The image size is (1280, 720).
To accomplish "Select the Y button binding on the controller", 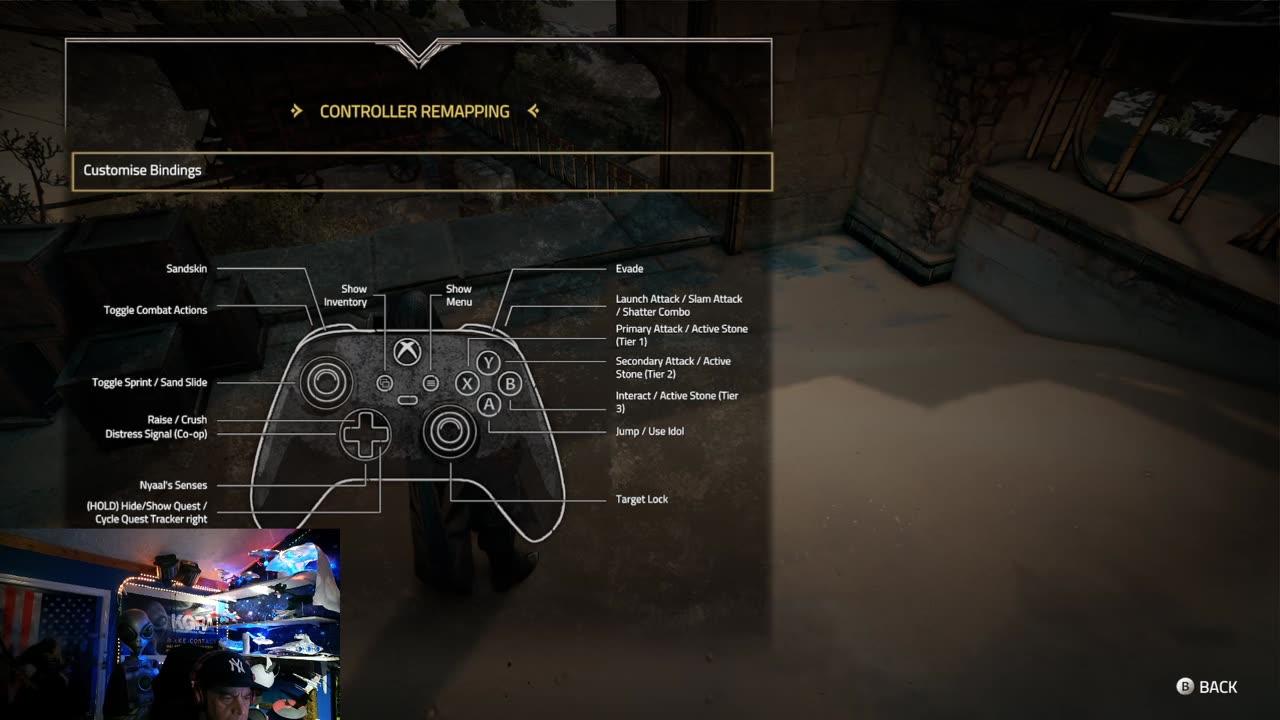I will 487,360.
